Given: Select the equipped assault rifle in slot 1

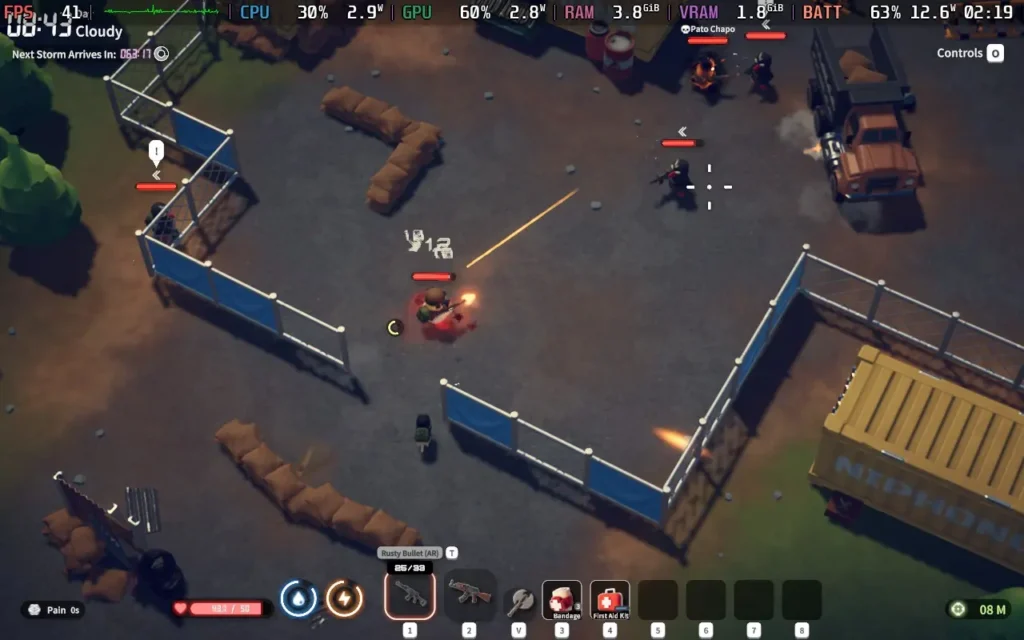Looking at the screenshot, I should 410,595.
